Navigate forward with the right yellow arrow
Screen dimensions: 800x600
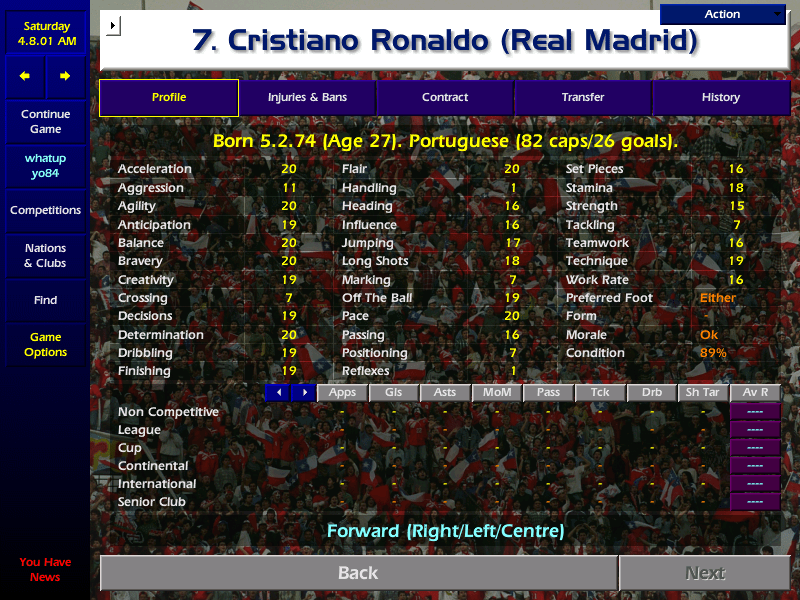(x=65, y=76)
